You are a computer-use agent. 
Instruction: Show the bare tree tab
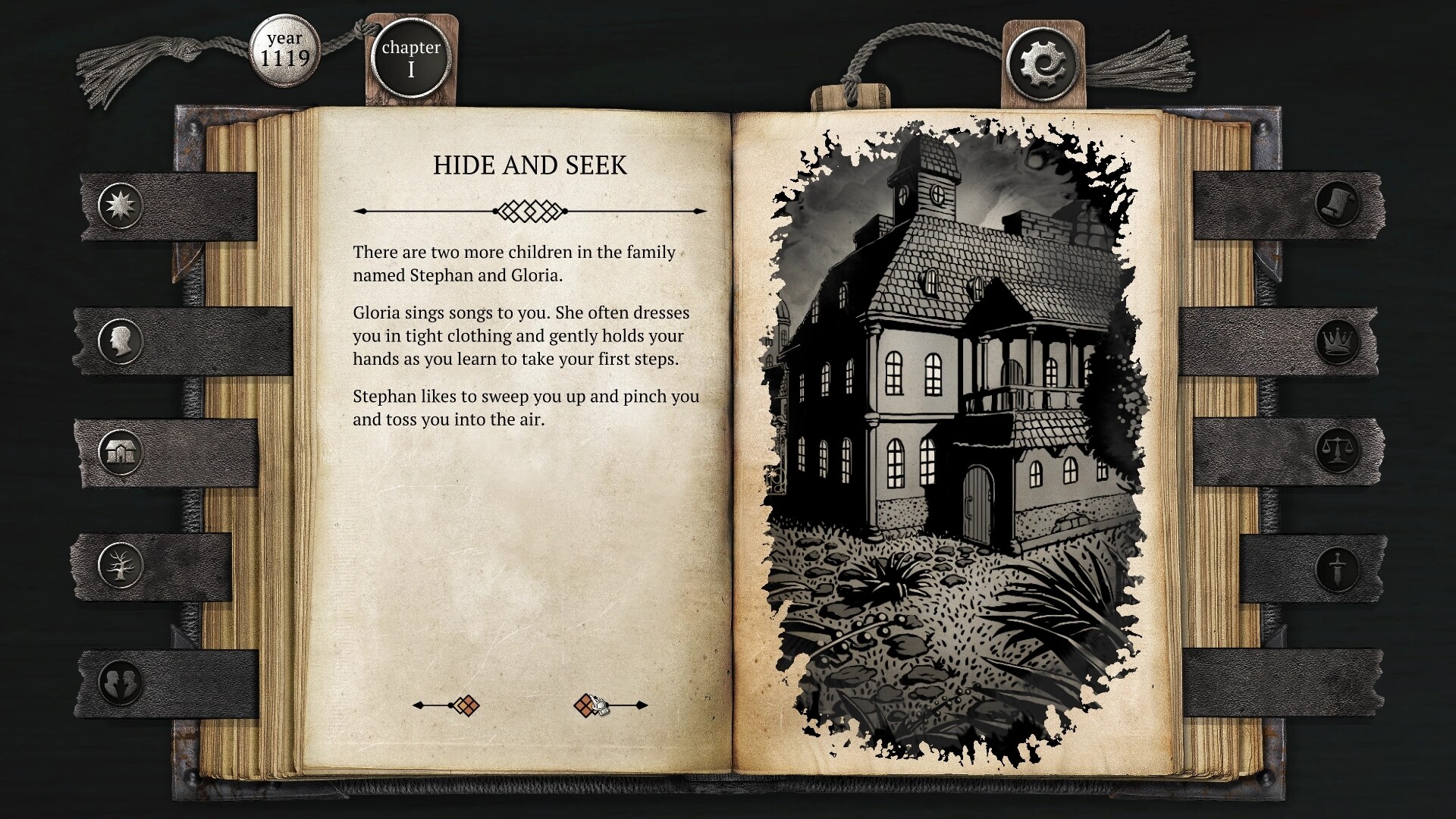point(121,565)
